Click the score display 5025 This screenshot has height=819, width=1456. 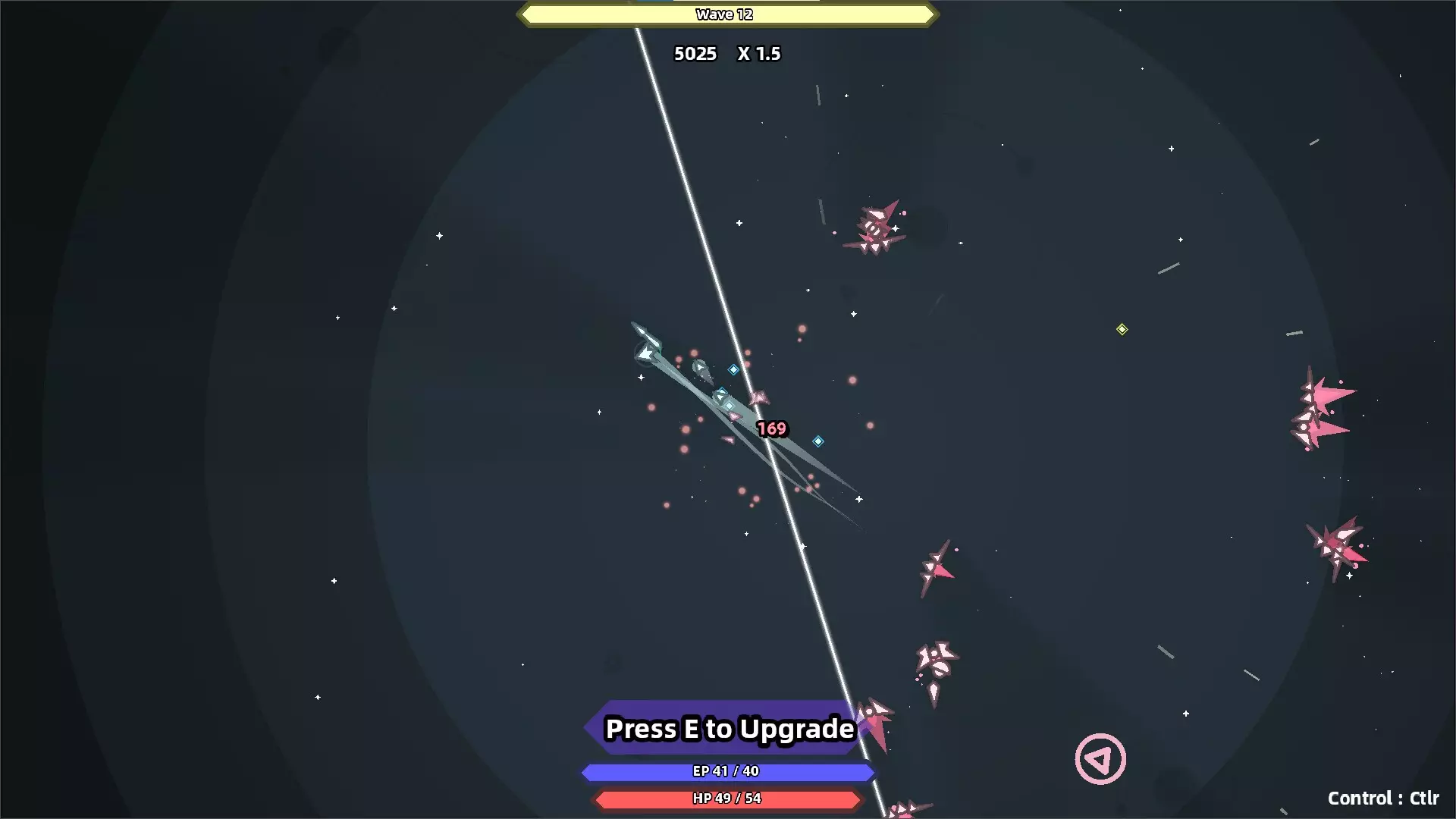[695, 54]
